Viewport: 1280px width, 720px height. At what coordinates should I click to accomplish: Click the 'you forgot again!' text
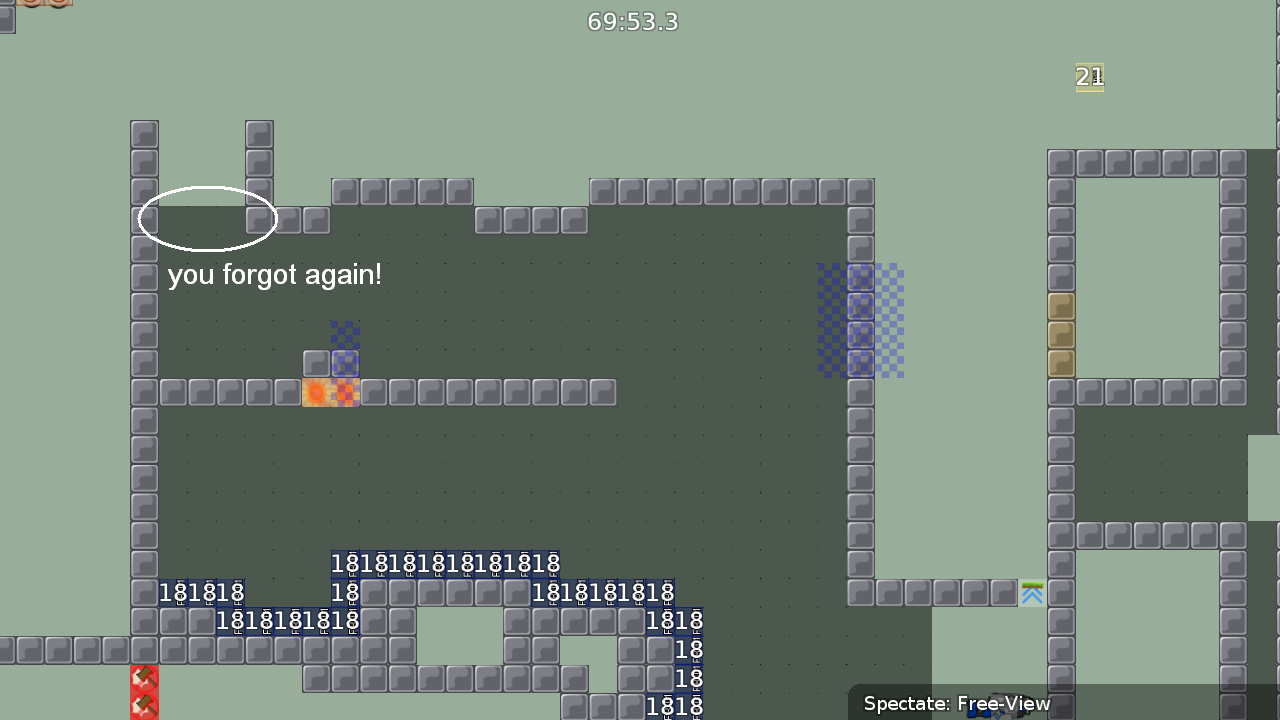point(275,275)
